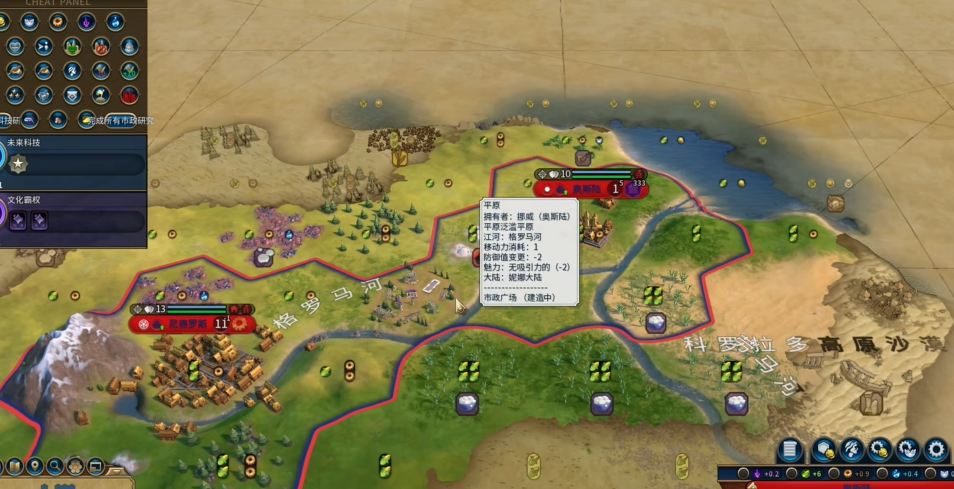Screen dimensions: 954x489
Task: Select the purchase production with gold button
Action: 881,451
